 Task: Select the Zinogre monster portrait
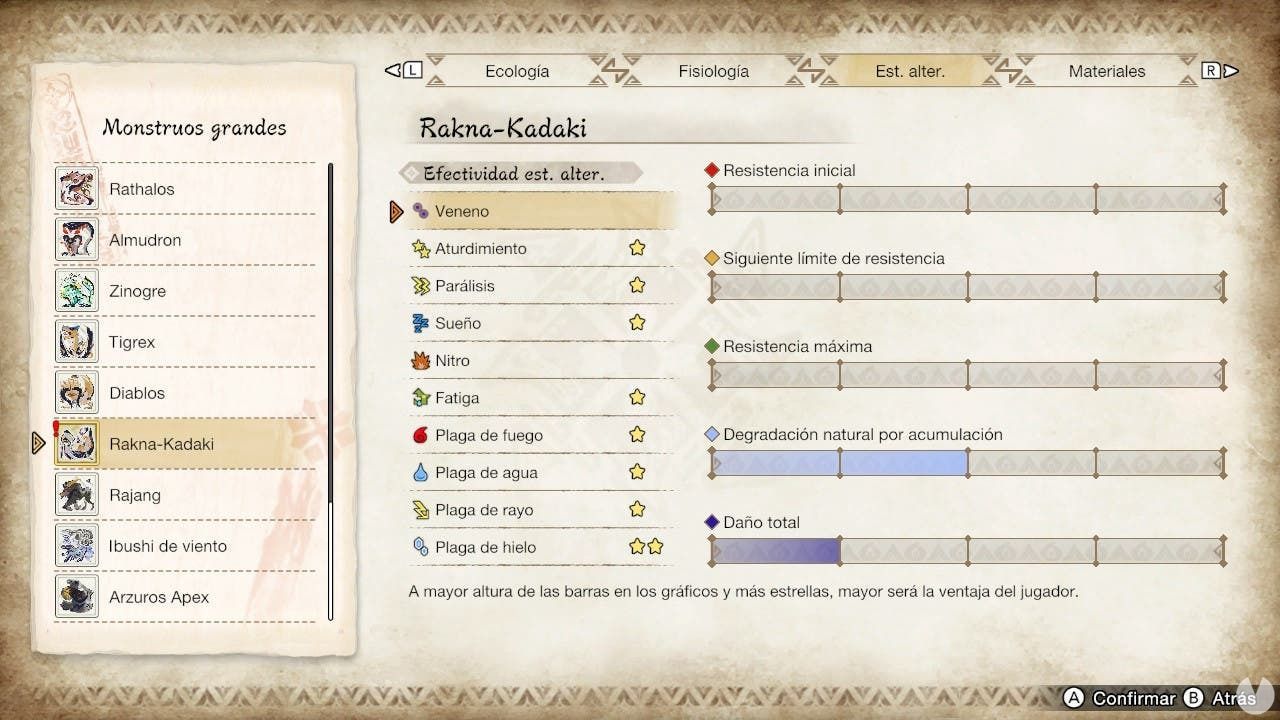coord(77,291)
